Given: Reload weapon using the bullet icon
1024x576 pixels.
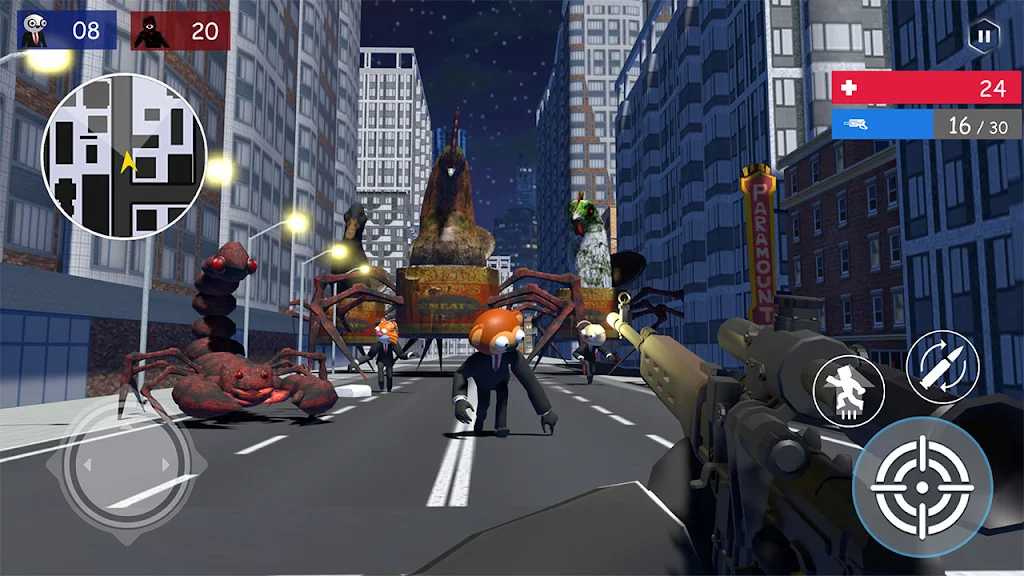Looking at the screenshot, I should coord(942,367).
